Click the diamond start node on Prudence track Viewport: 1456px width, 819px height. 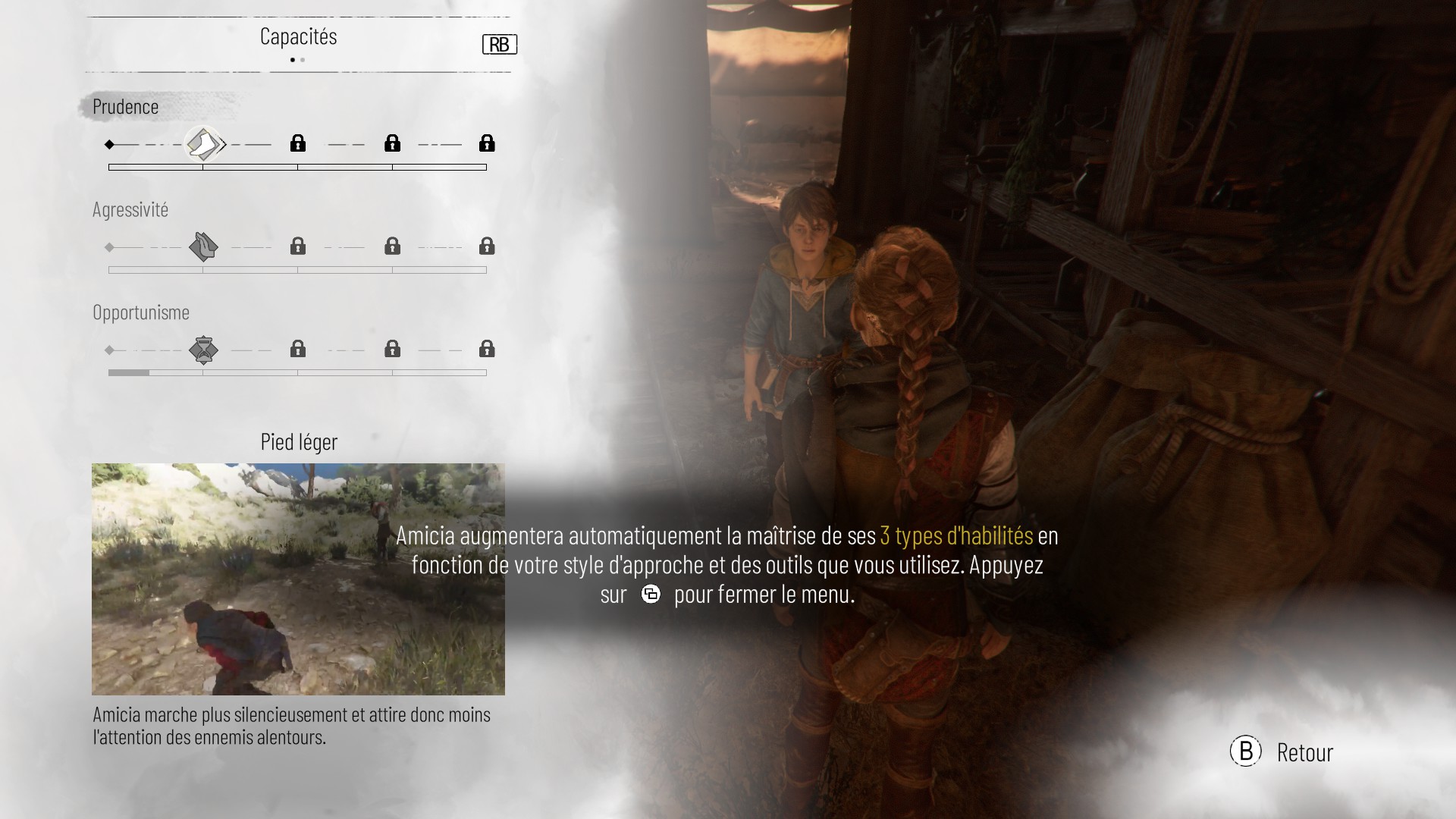point(110,143)
